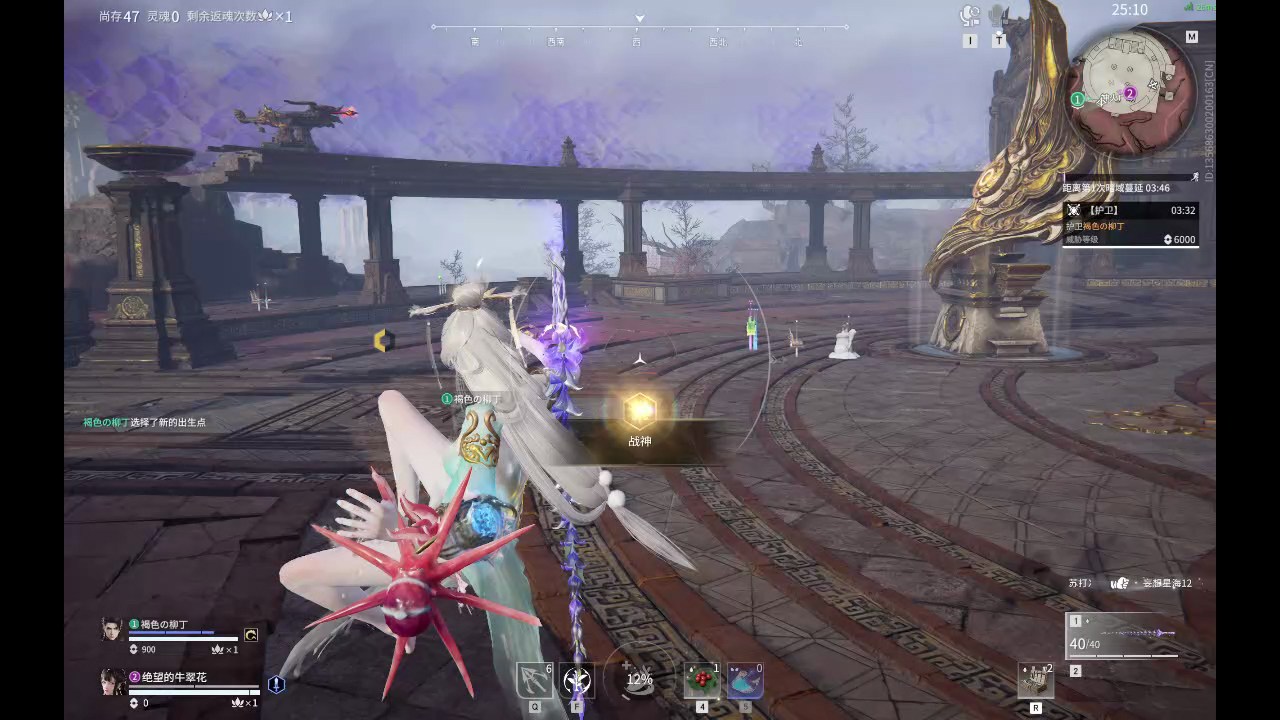Screen dimensions: 1280x720
Task: Click the golden 战神 hexagon emblem
Action: pyautogui.click(x=638, y=408)
